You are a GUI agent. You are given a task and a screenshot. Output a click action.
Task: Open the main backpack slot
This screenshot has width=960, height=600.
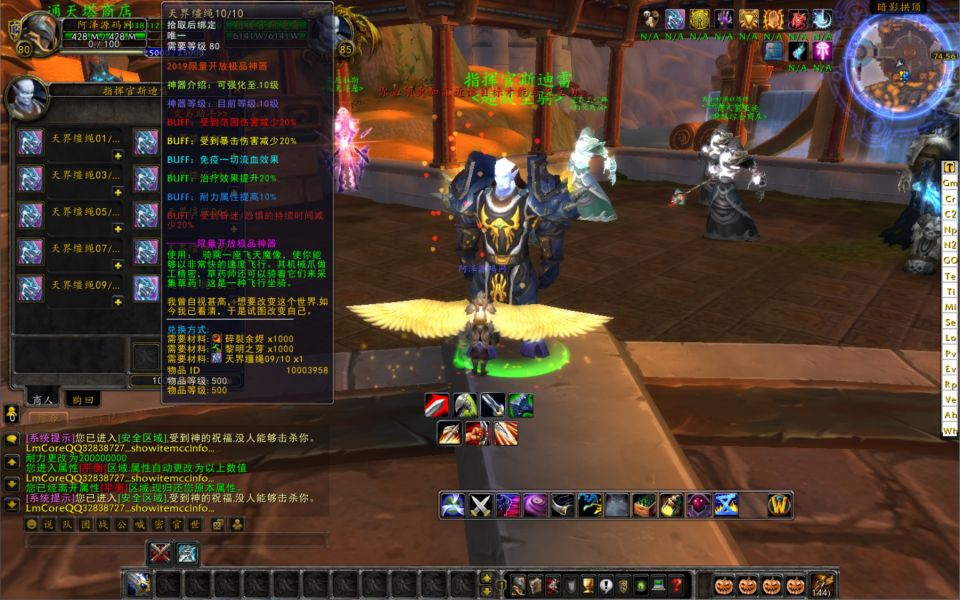coord(823,584)
